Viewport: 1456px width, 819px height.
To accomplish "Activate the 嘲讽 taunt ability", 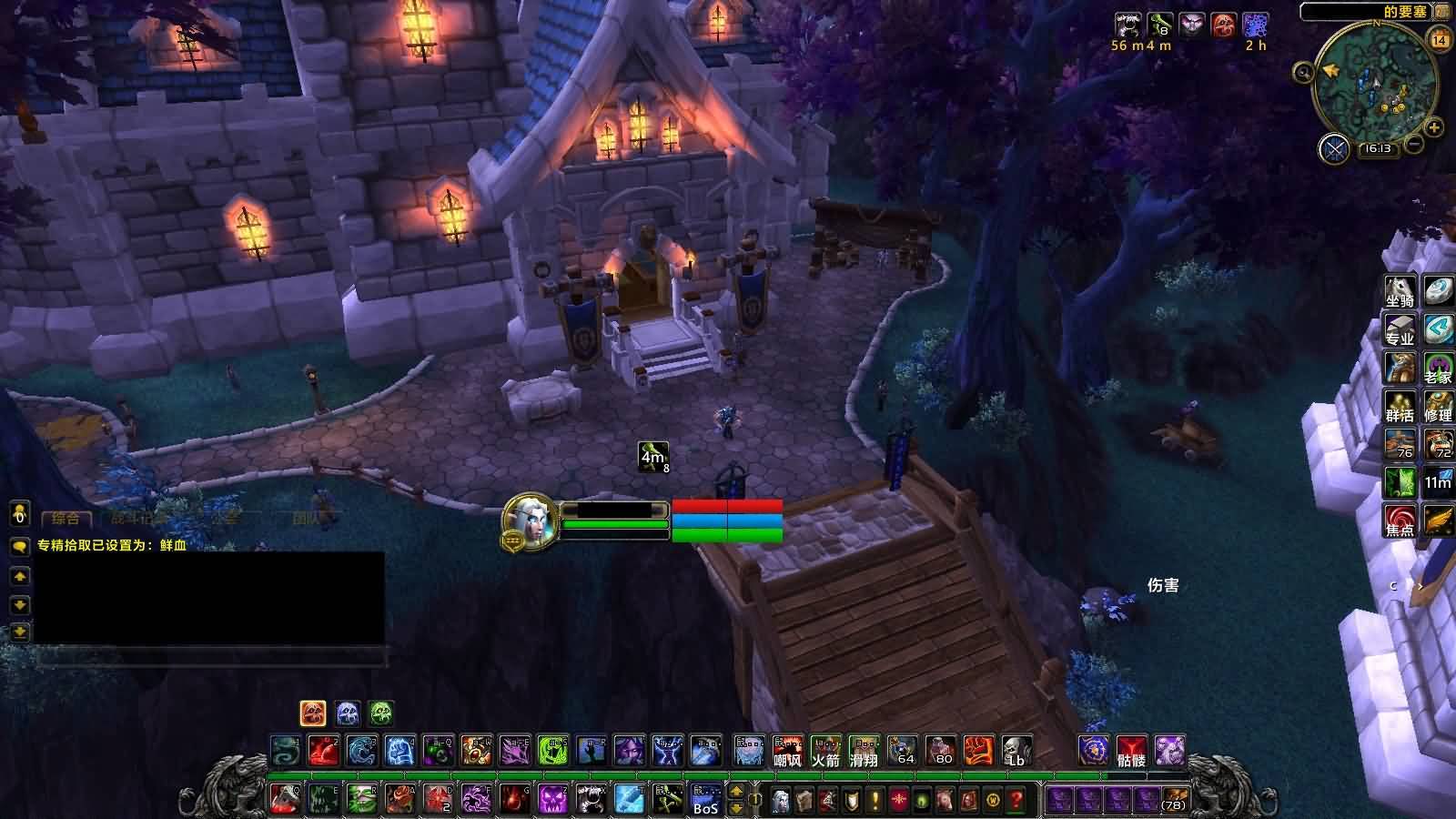I will click(788, 751).
